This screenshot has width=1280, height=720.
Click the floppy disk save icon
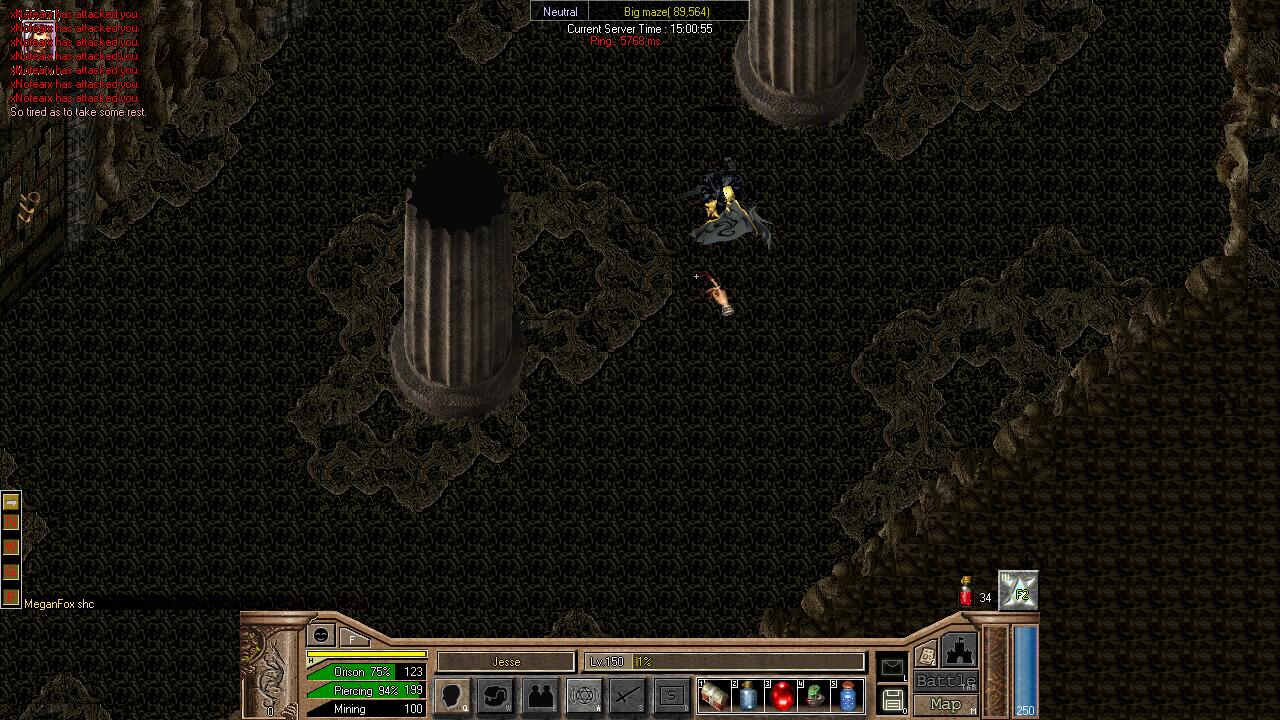(x=892, y=699)
